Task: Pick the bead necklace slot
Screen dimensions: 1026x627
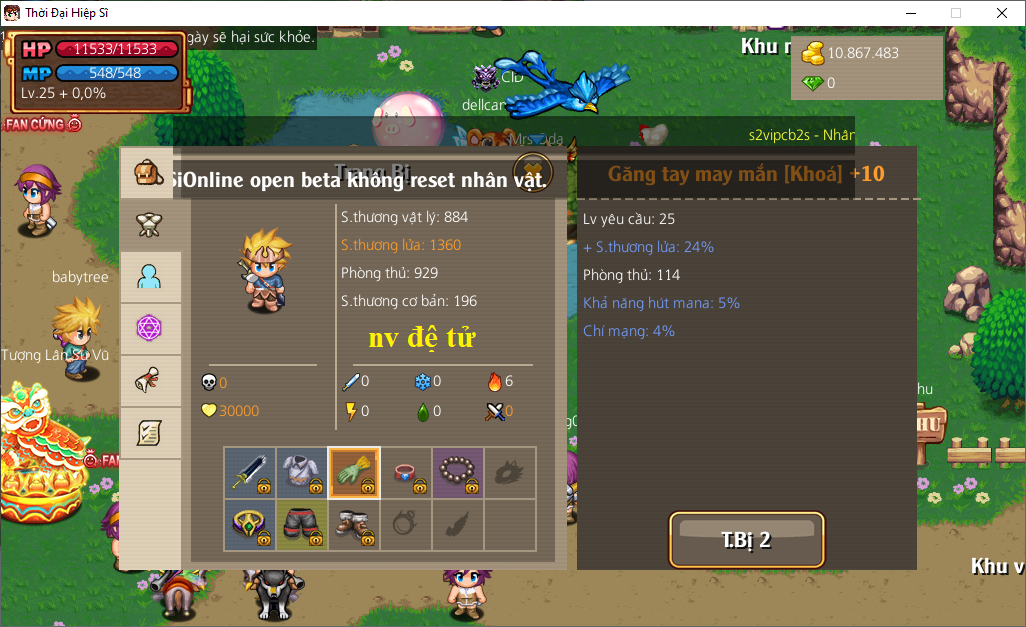Action: pos(458,472)
